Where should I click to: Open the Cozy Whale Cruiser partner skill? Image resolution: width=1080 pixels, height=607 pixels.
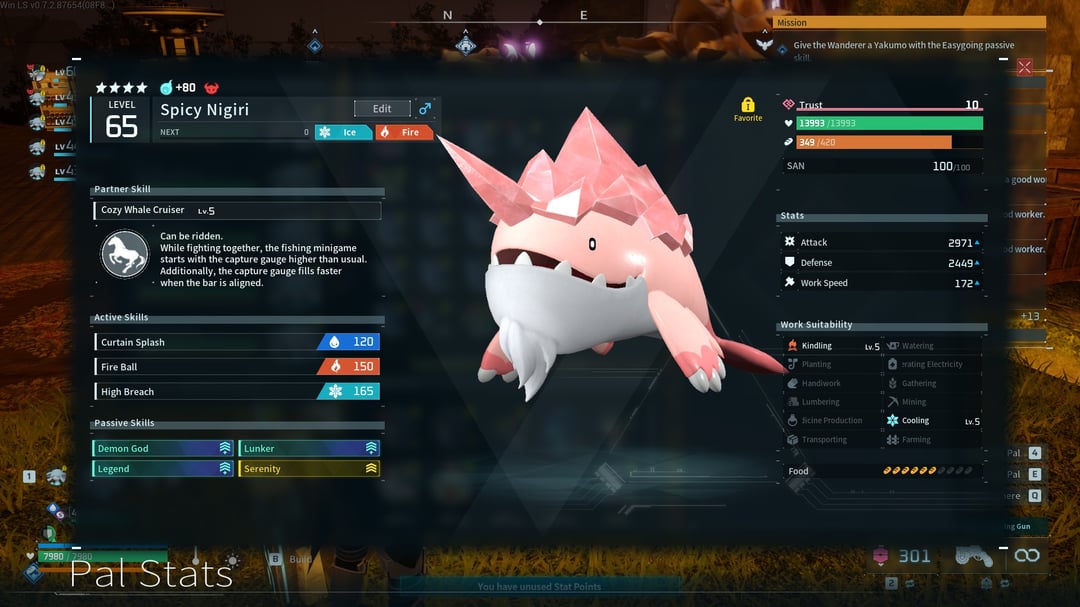click(237, 211)
